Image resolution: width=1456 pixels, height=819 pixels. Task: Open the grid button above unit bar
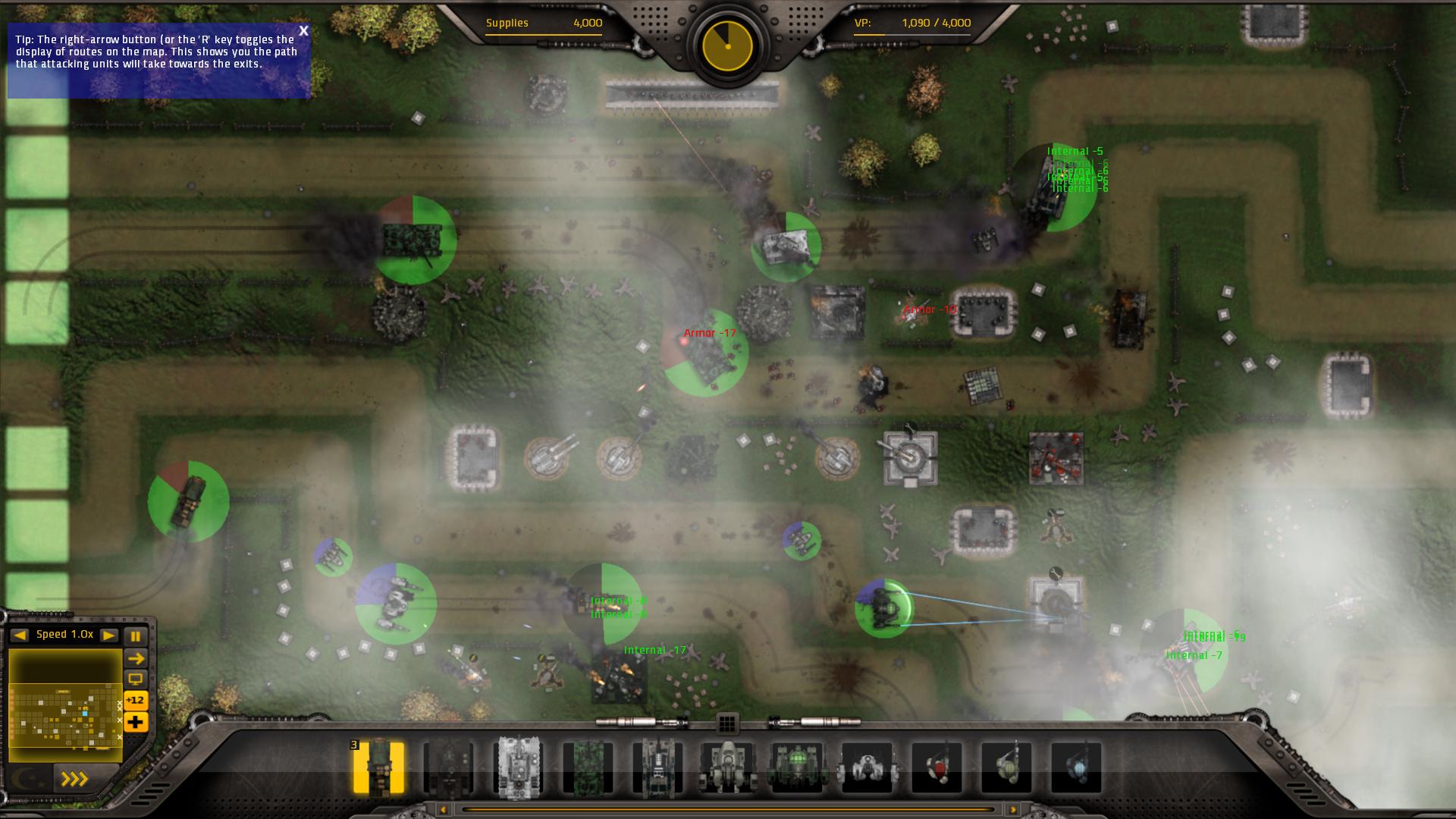click(727, 724)
